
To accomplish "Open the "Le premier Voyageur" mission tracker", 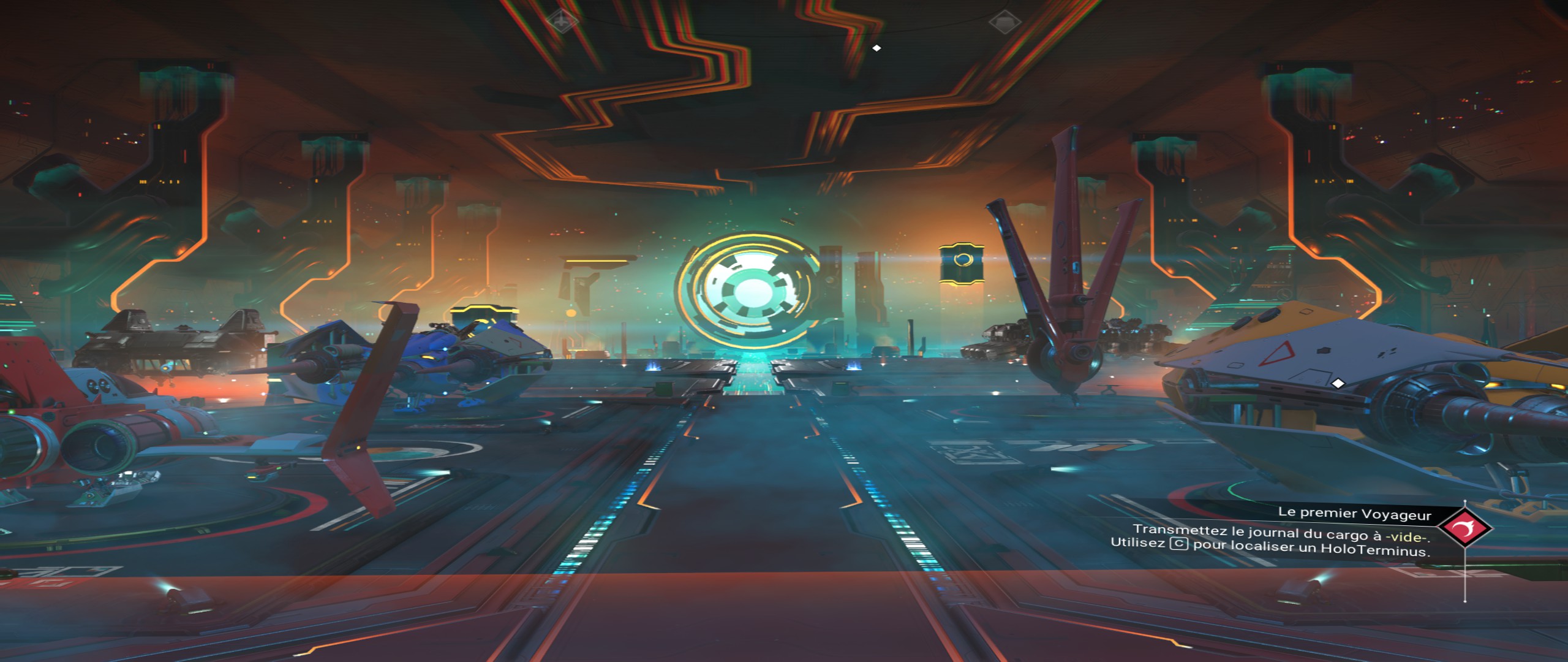I will pos(1354,513).
